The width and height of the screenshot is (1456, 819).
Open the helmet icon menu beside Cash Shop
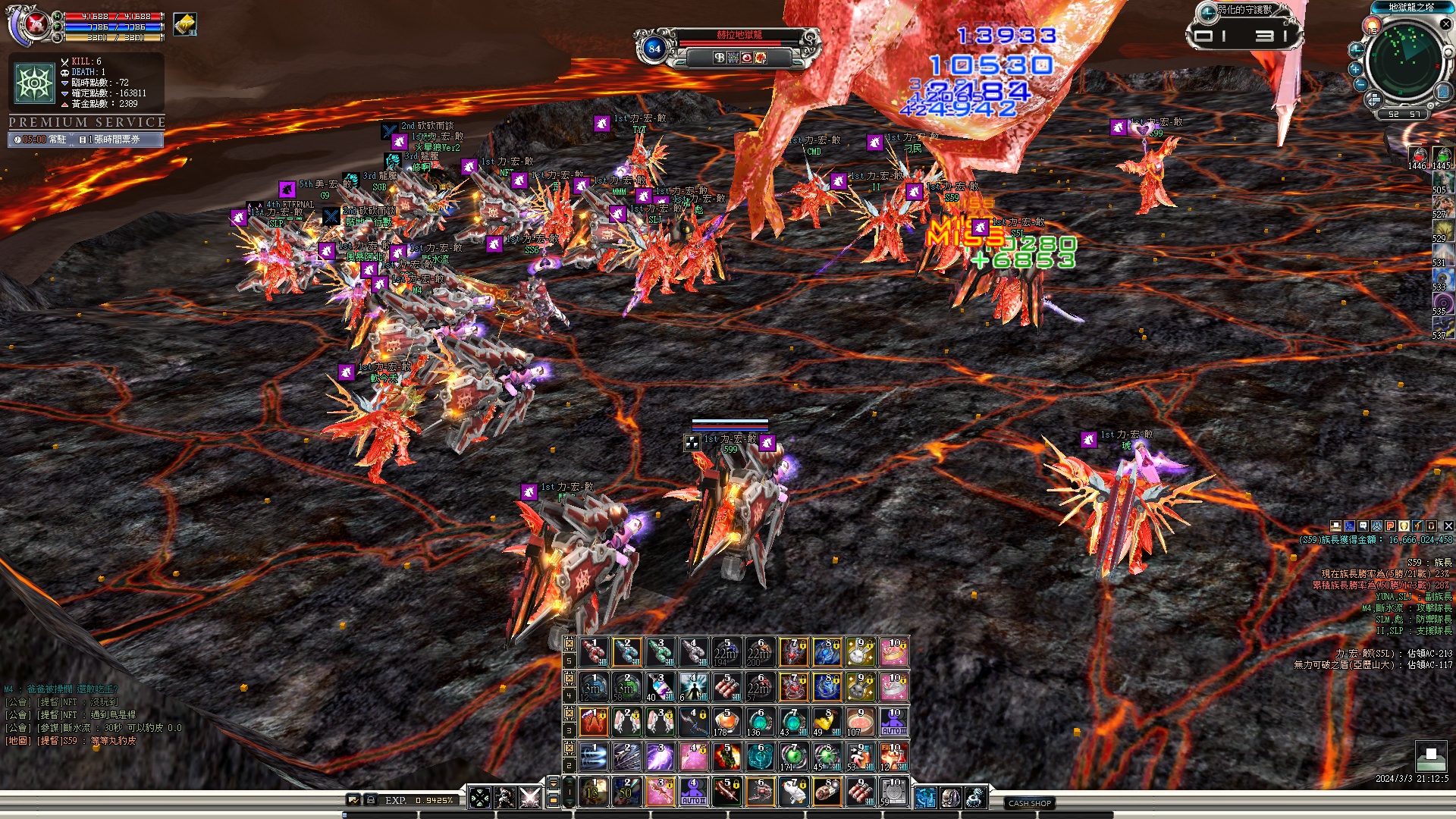click(950, 797)
